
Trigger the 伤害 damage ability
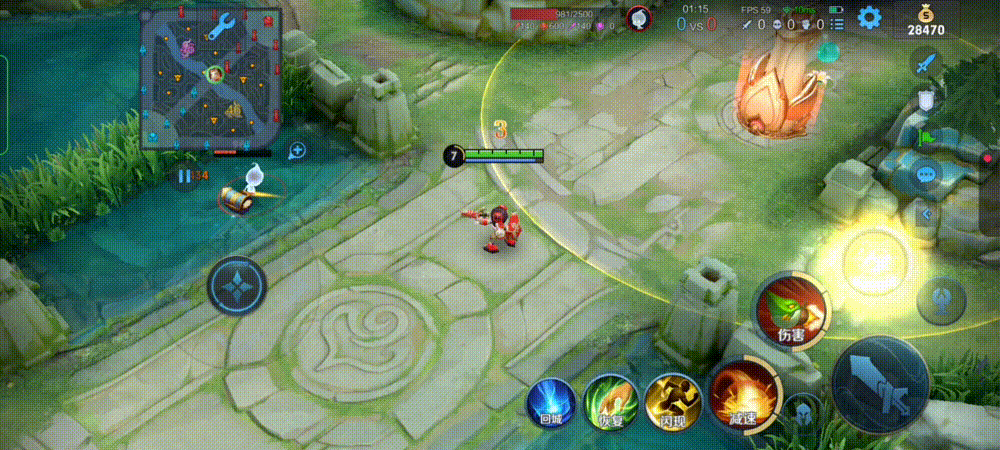(x=791, y=308)
